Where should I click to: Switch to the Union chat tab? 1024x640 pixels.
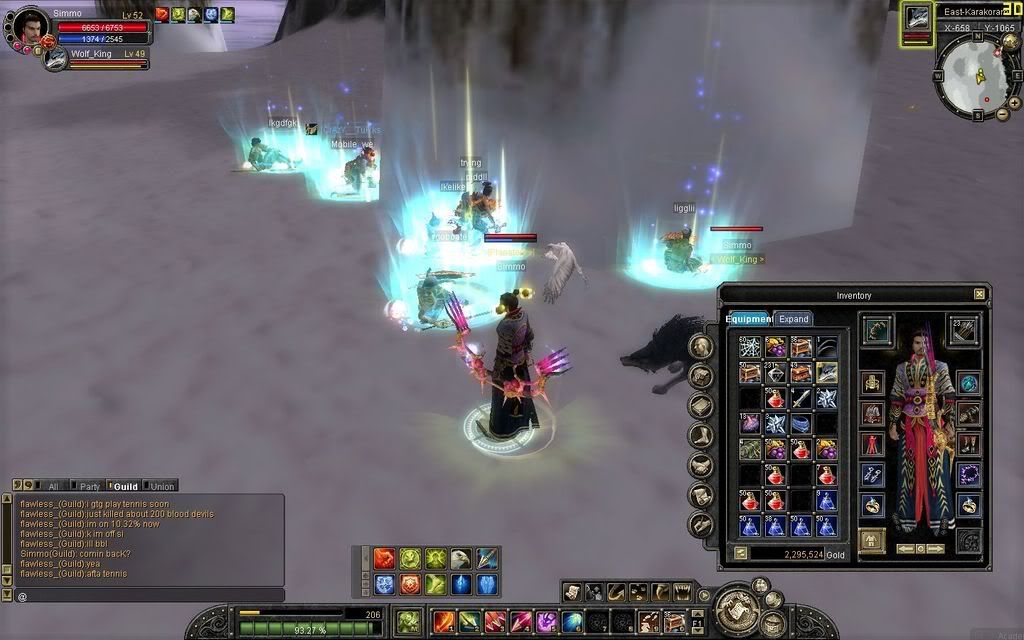click(162, 486)
